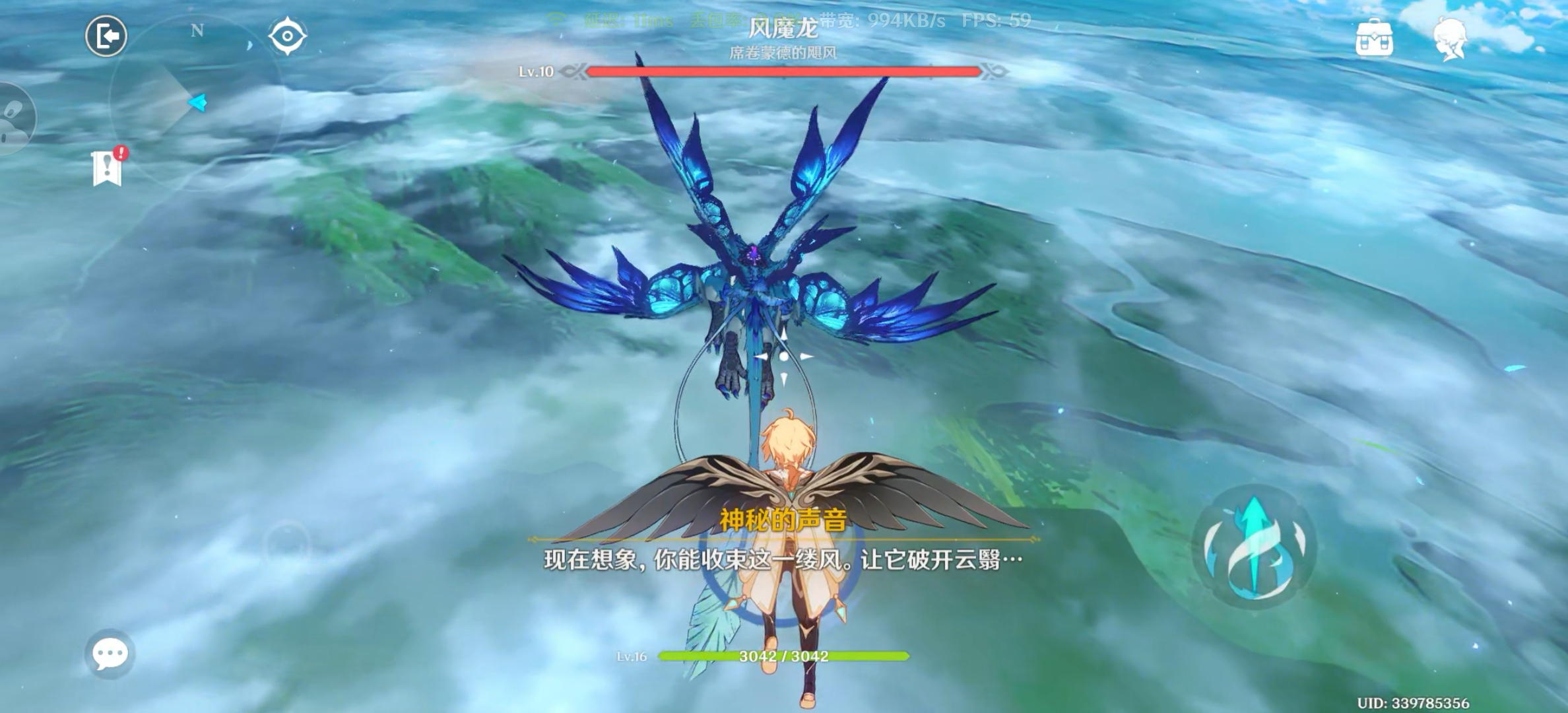Tap the exit door icon
This screenshot has width=1568, height=713.
pos(106,36)
